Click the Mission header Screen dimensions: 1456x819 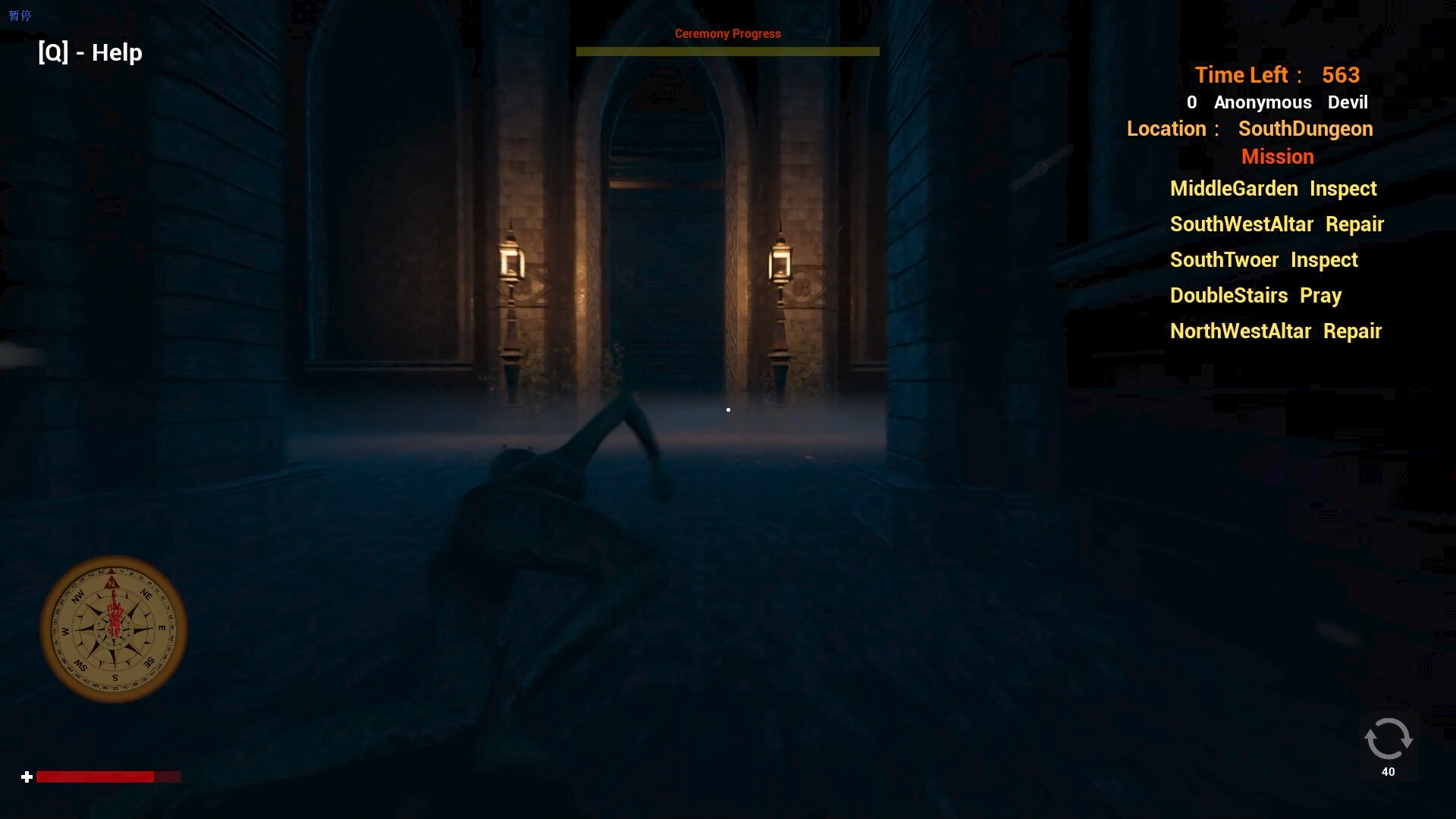[1277, 156]
